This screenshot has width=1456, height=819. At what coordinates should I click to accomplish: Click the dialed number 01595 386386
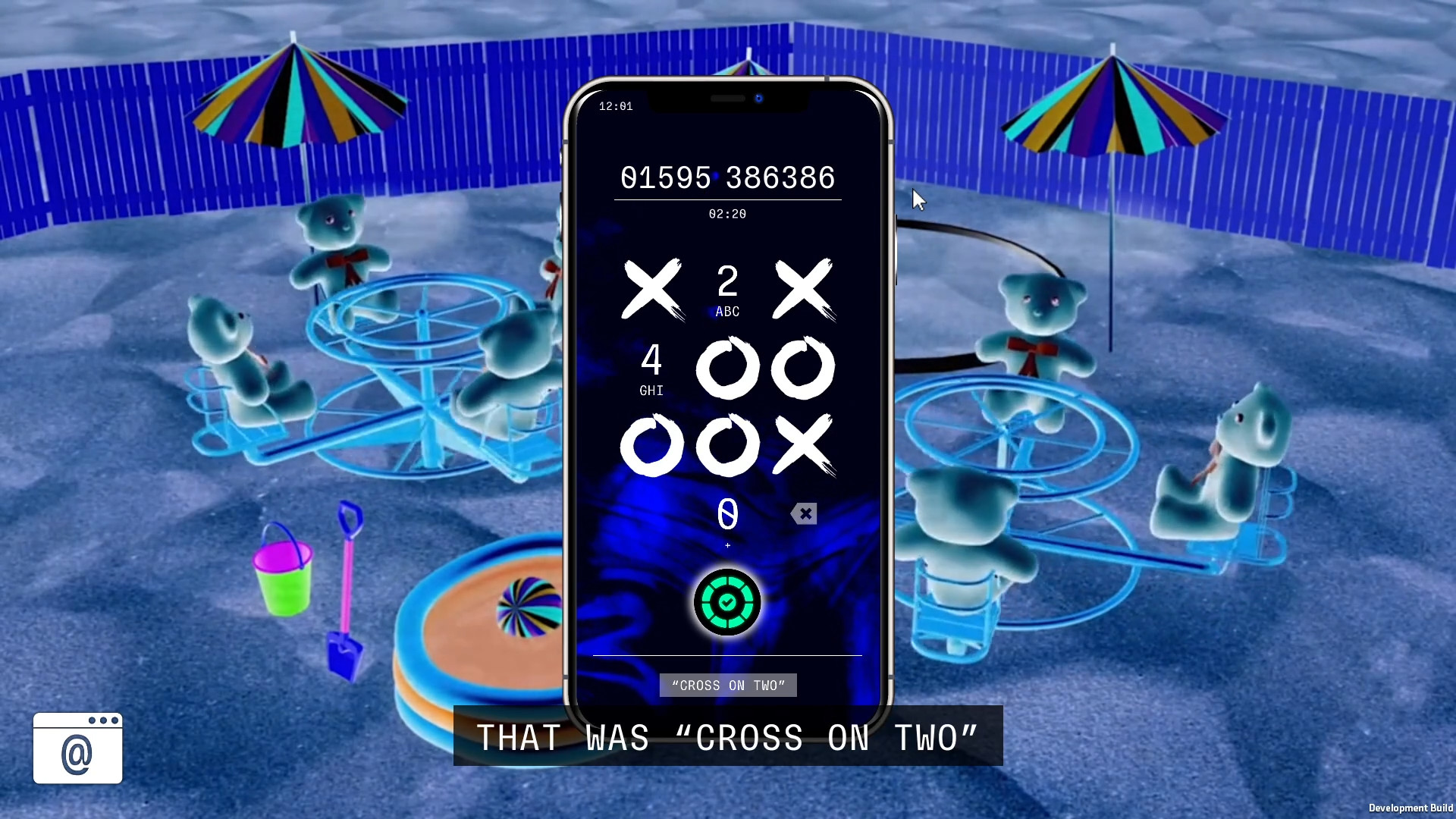(726, 177)
